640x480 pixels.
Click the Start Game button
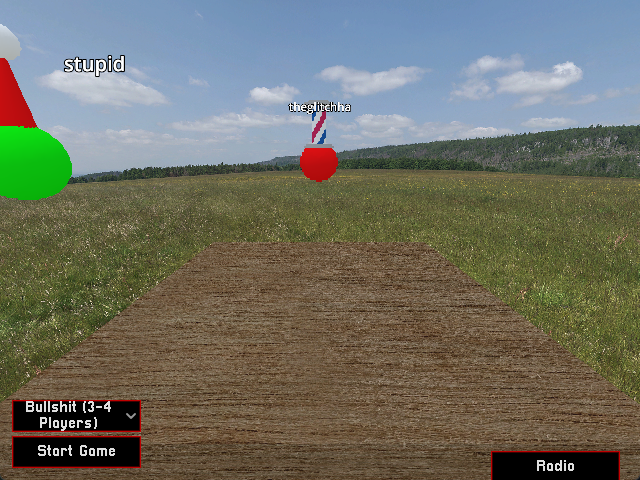pos(76,451)
